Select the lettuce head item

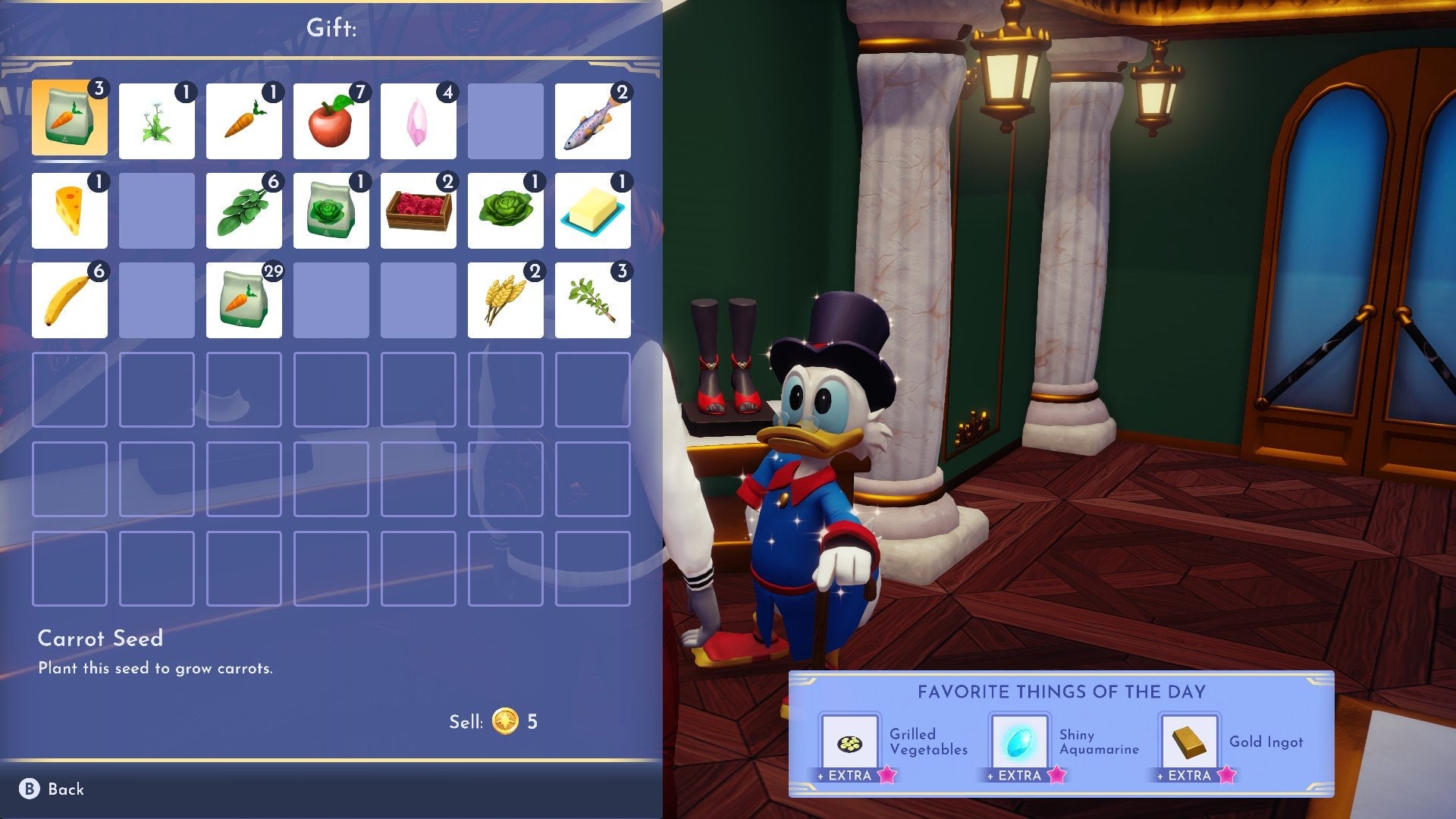click(506, 211)
